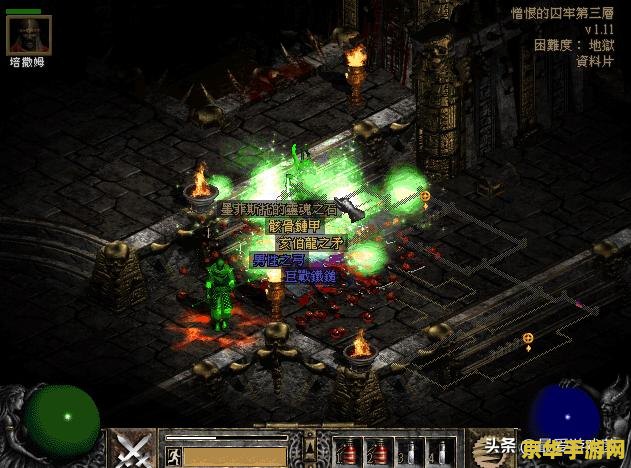631x468 pixels.
Task: Select the crossed-swords left attack skill icon
Action: (131, 449)
